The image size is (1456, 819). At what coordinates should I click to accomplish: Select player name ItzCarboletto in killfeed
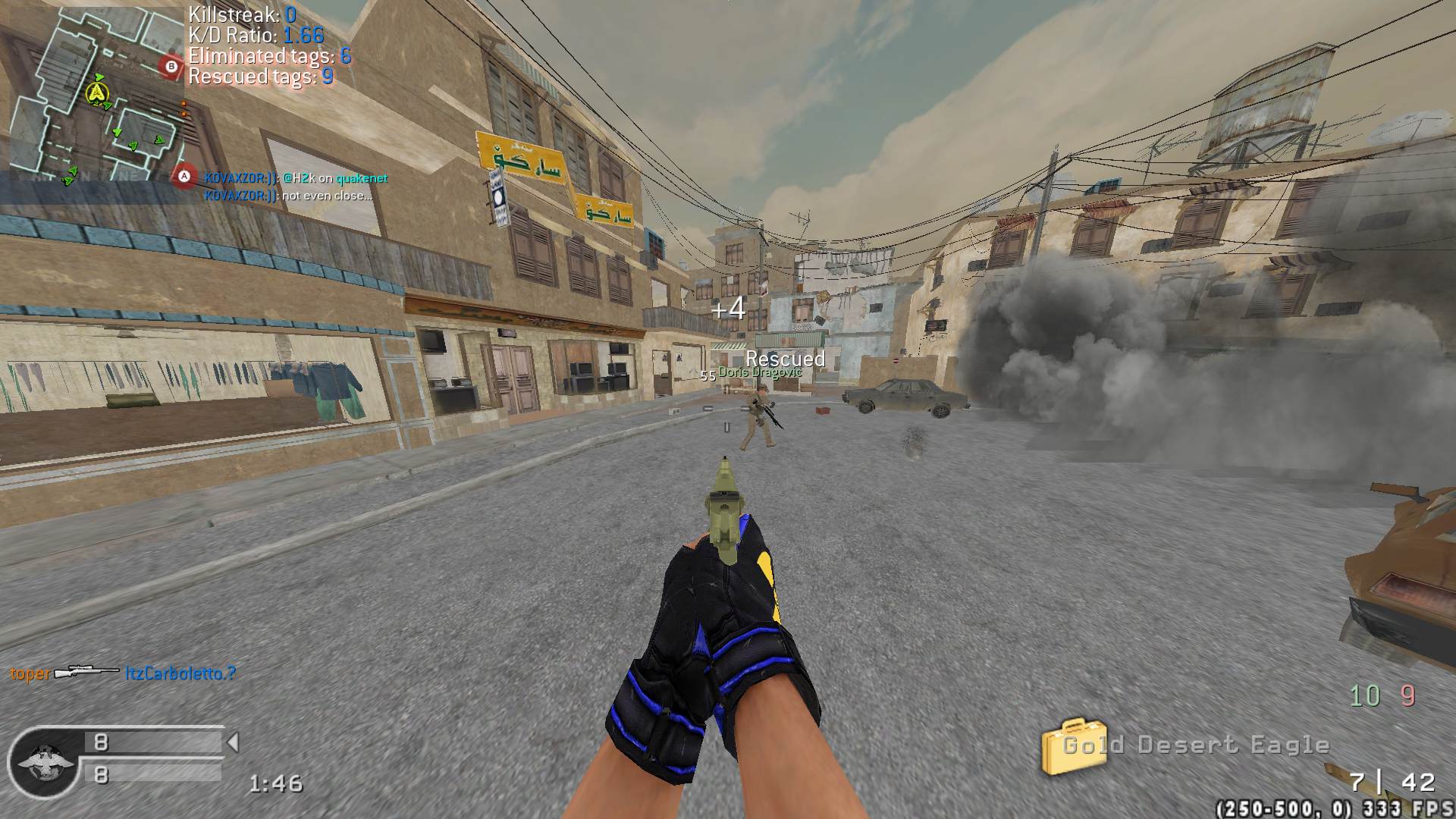(180, 673)
